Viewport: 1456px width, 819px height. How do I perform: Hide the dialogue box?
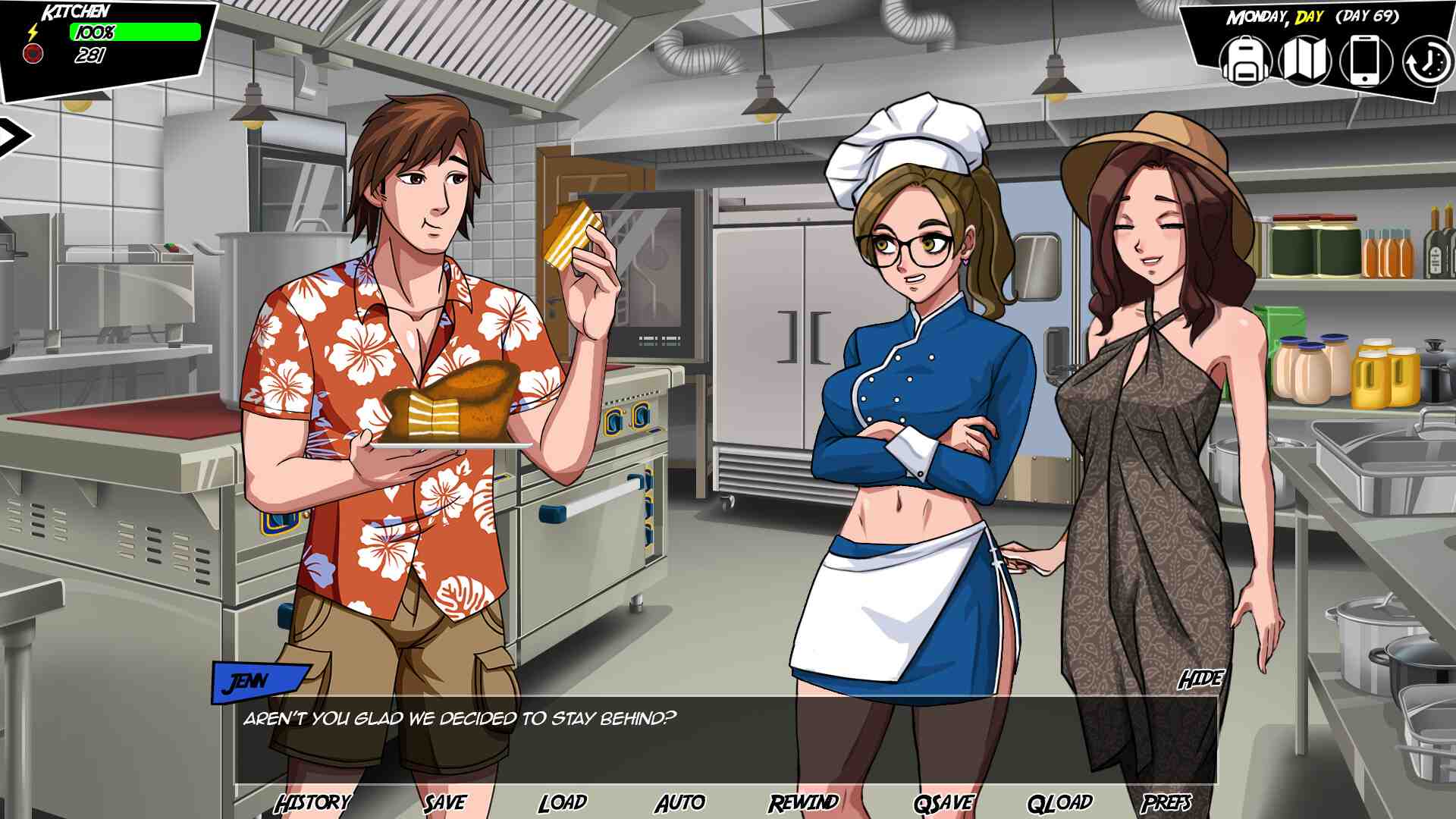pos(1200,679)
